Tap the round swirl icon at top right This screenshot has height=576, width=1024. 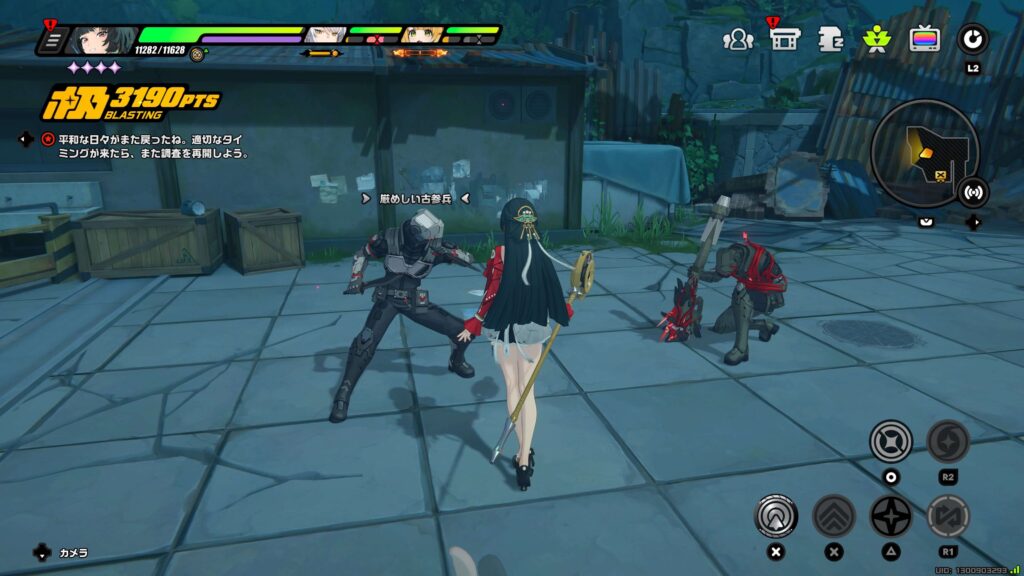[x=972, y=39]
